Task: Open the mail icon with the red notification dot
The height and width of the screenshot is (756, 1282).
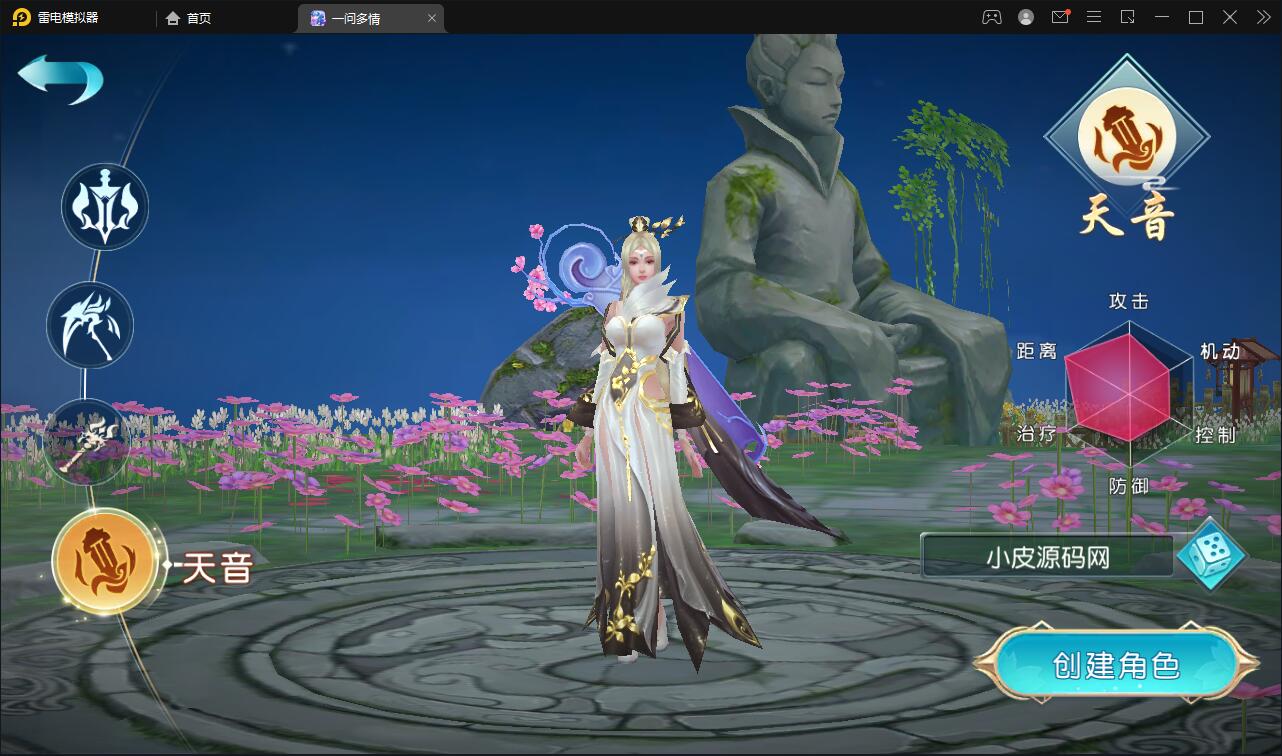Action: (x=1059, y=17)
